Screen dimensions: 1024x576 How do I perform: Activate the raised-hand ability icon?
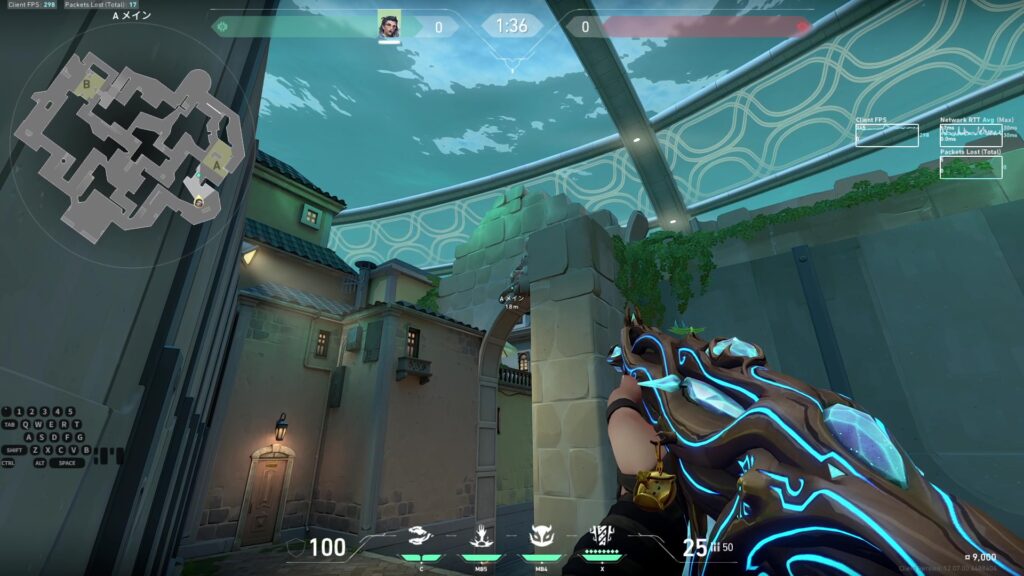coord(481,536)
